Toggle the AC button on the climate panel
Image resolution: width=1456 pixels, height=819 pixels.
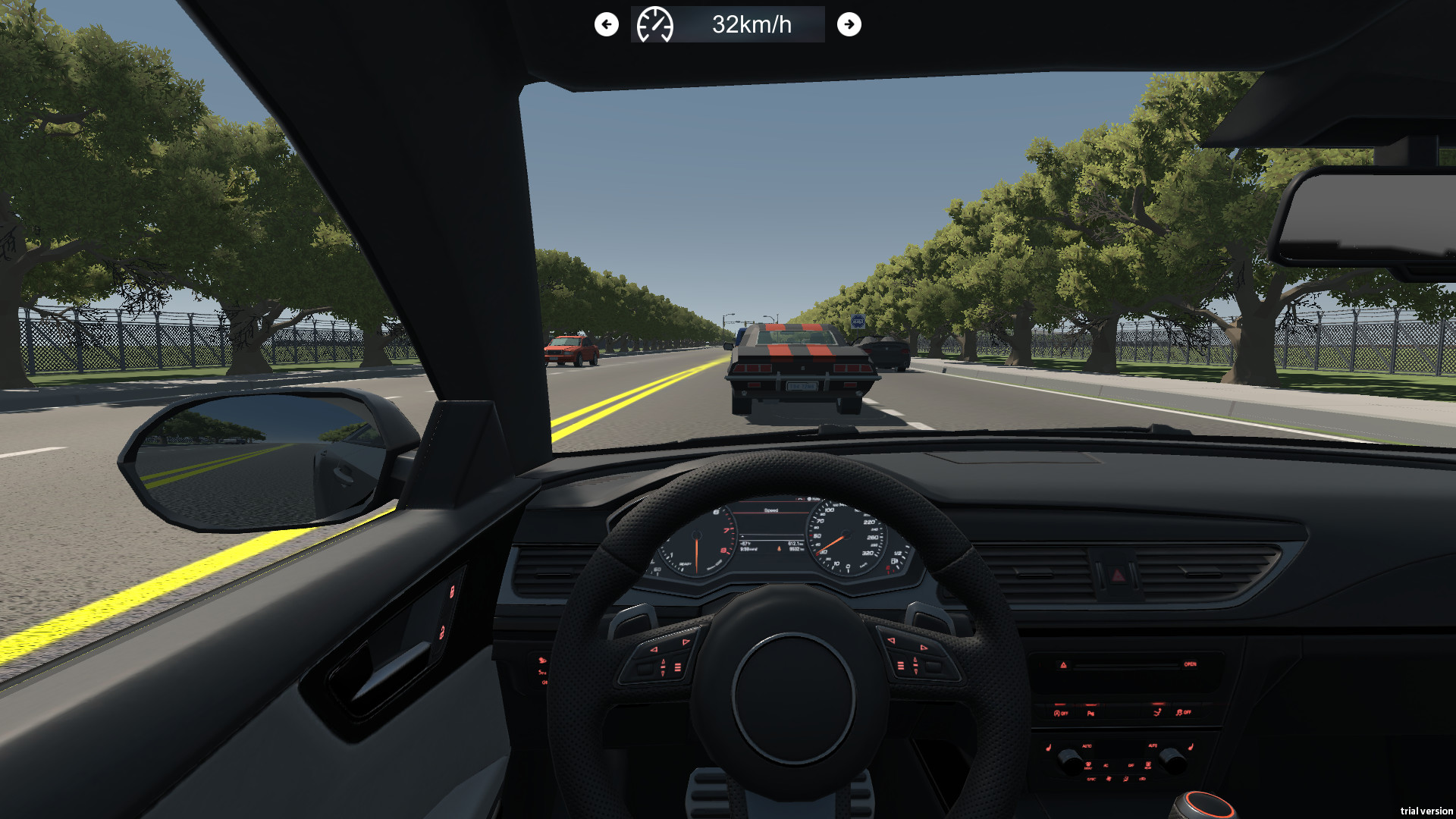[1106, 765]
